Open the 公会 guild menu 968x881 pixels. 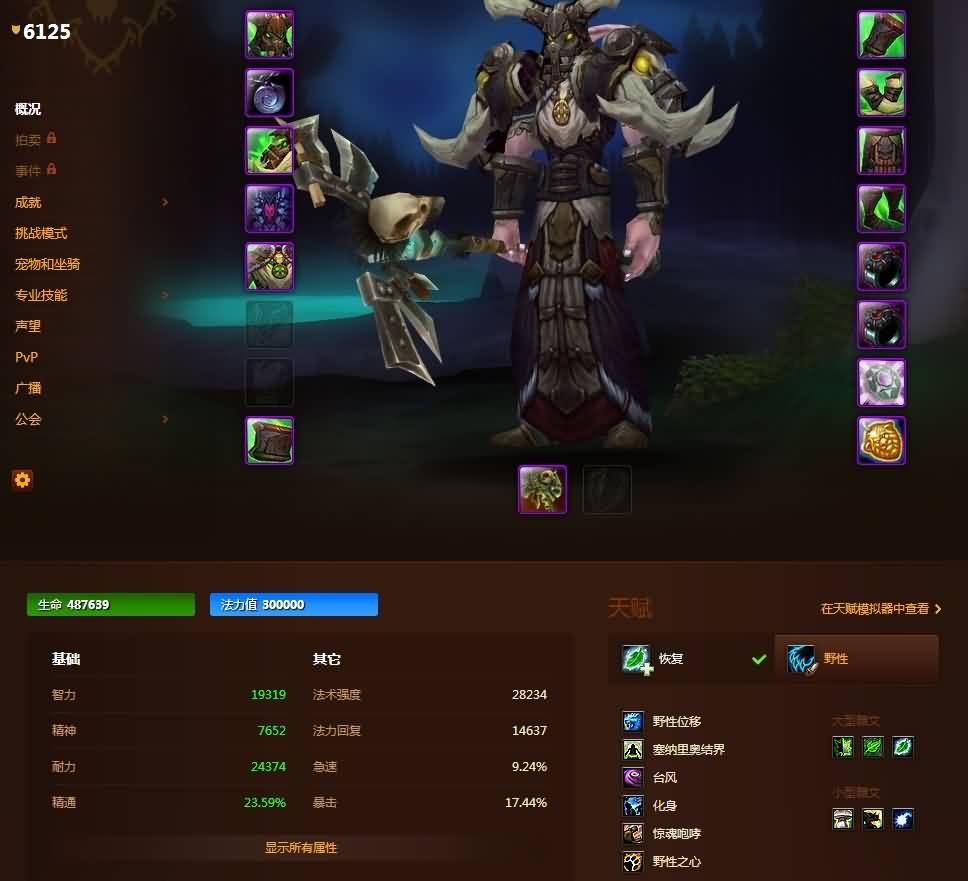pos(28,419)
